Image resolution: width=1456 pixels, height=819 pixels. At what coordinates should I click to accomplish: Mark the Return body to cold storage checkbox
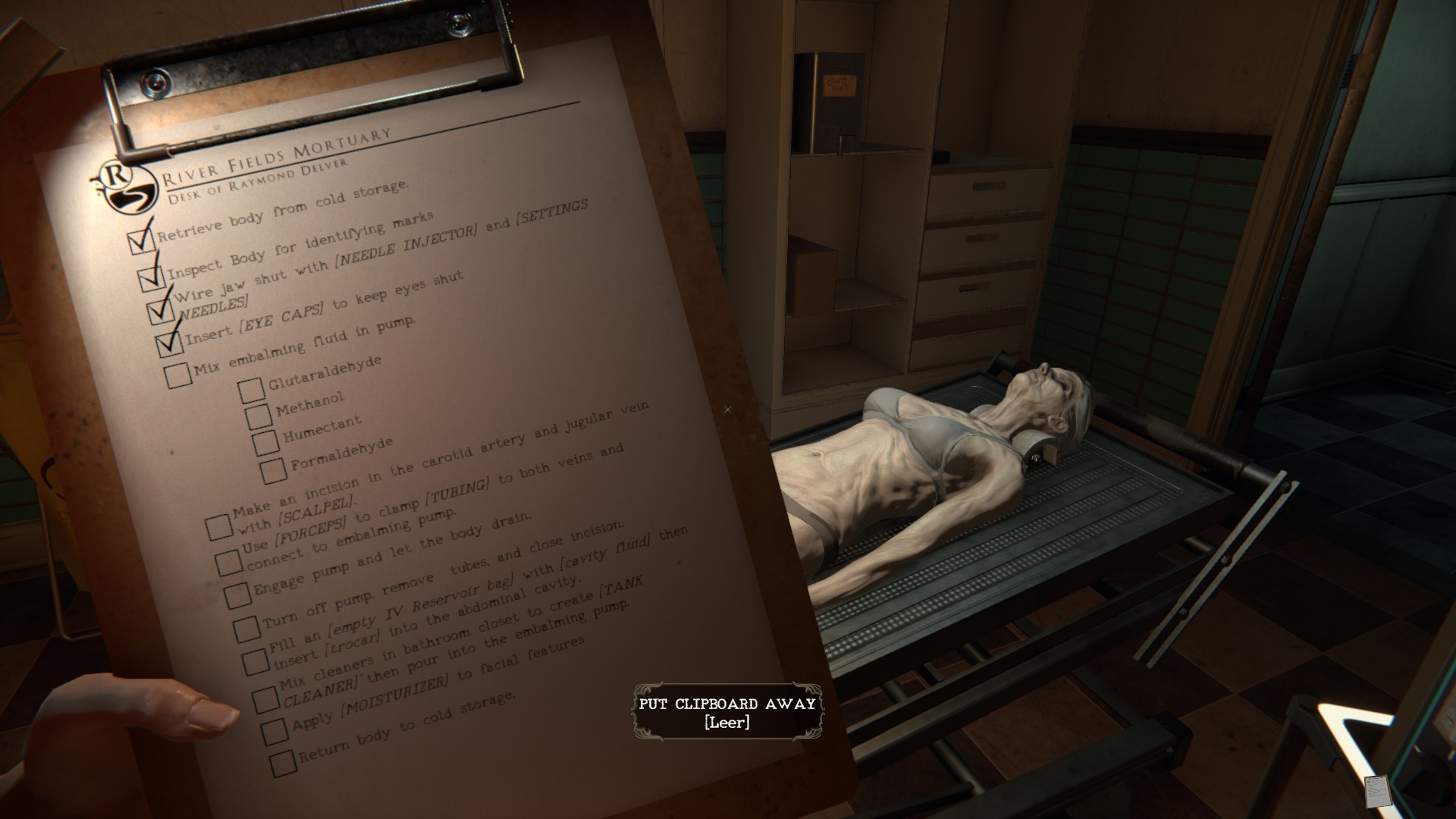(x=282, y=764)
